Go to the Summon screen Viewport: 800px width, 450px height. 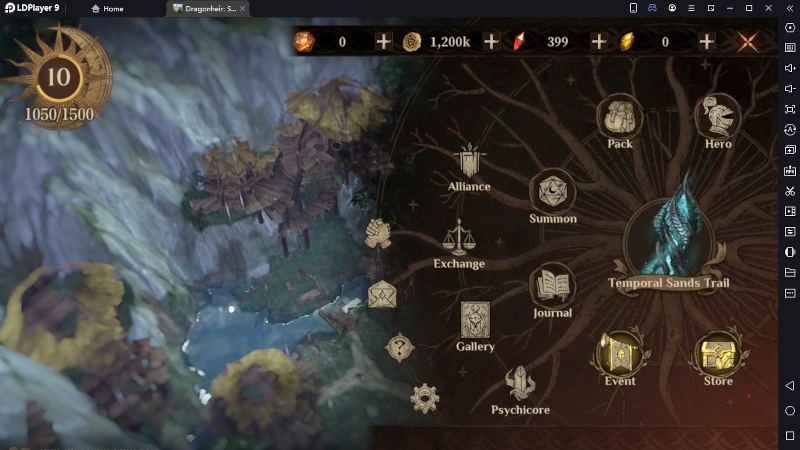pyautogui.click(x=552, y=193)
